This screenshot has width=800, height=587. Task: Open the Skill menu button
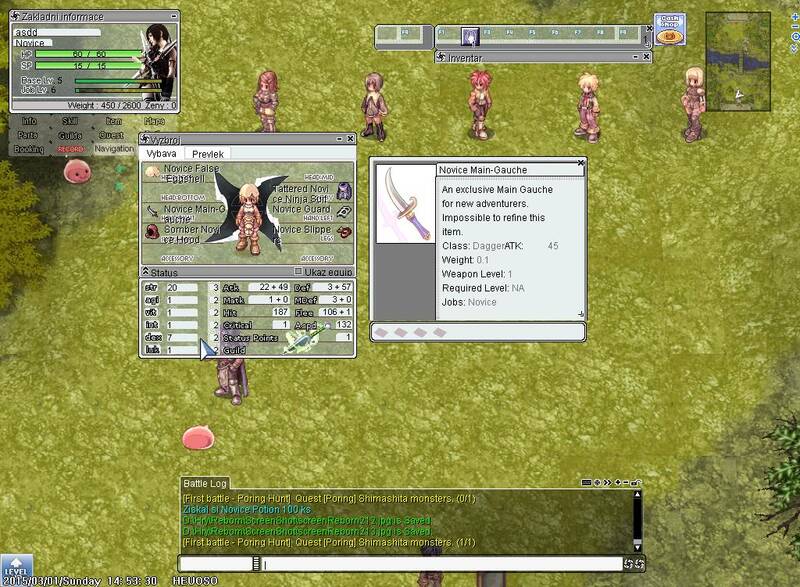click(70, 121)
